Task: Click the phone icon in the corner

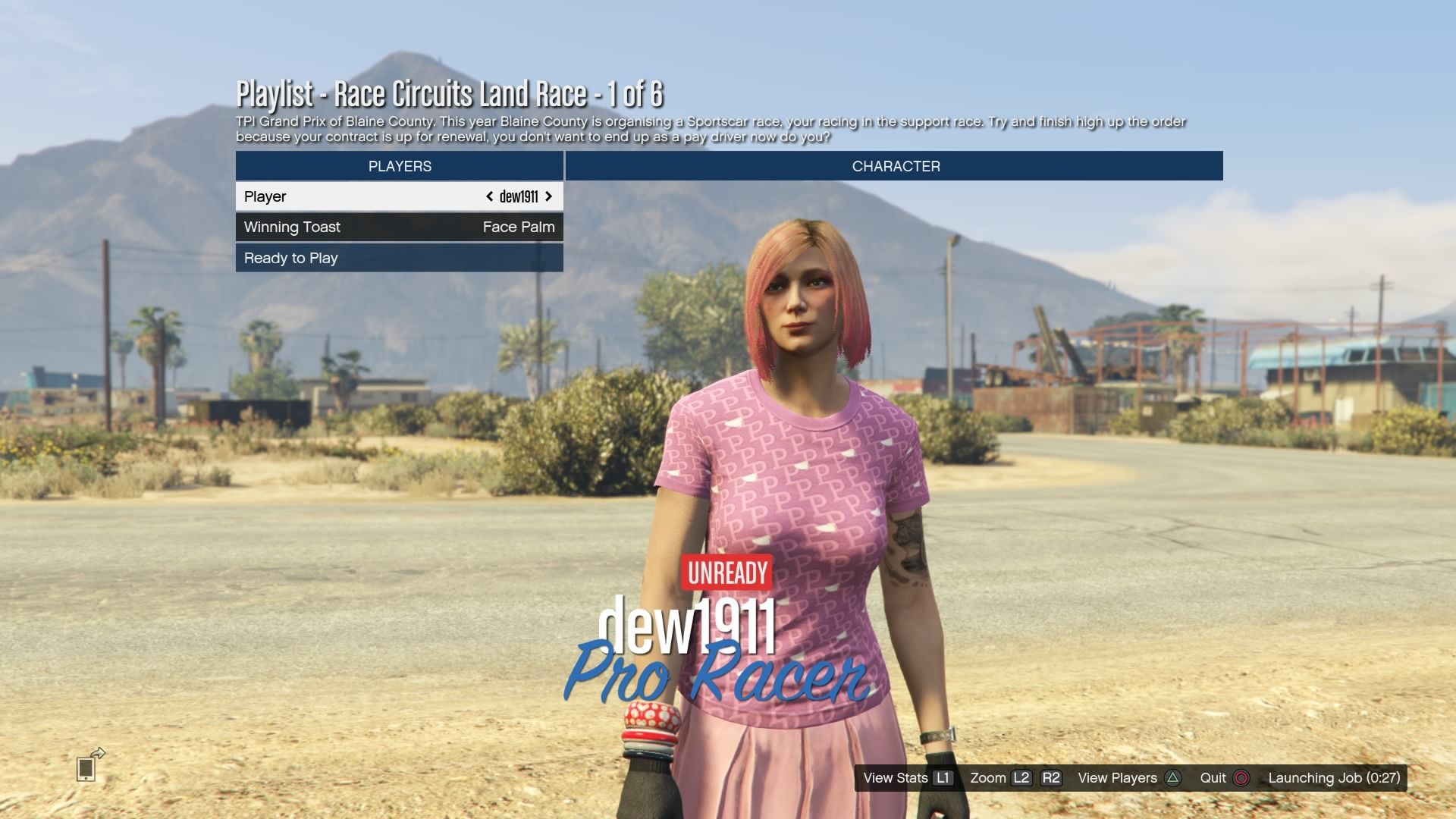Action: pyautogui.click(x=86, y=767)
